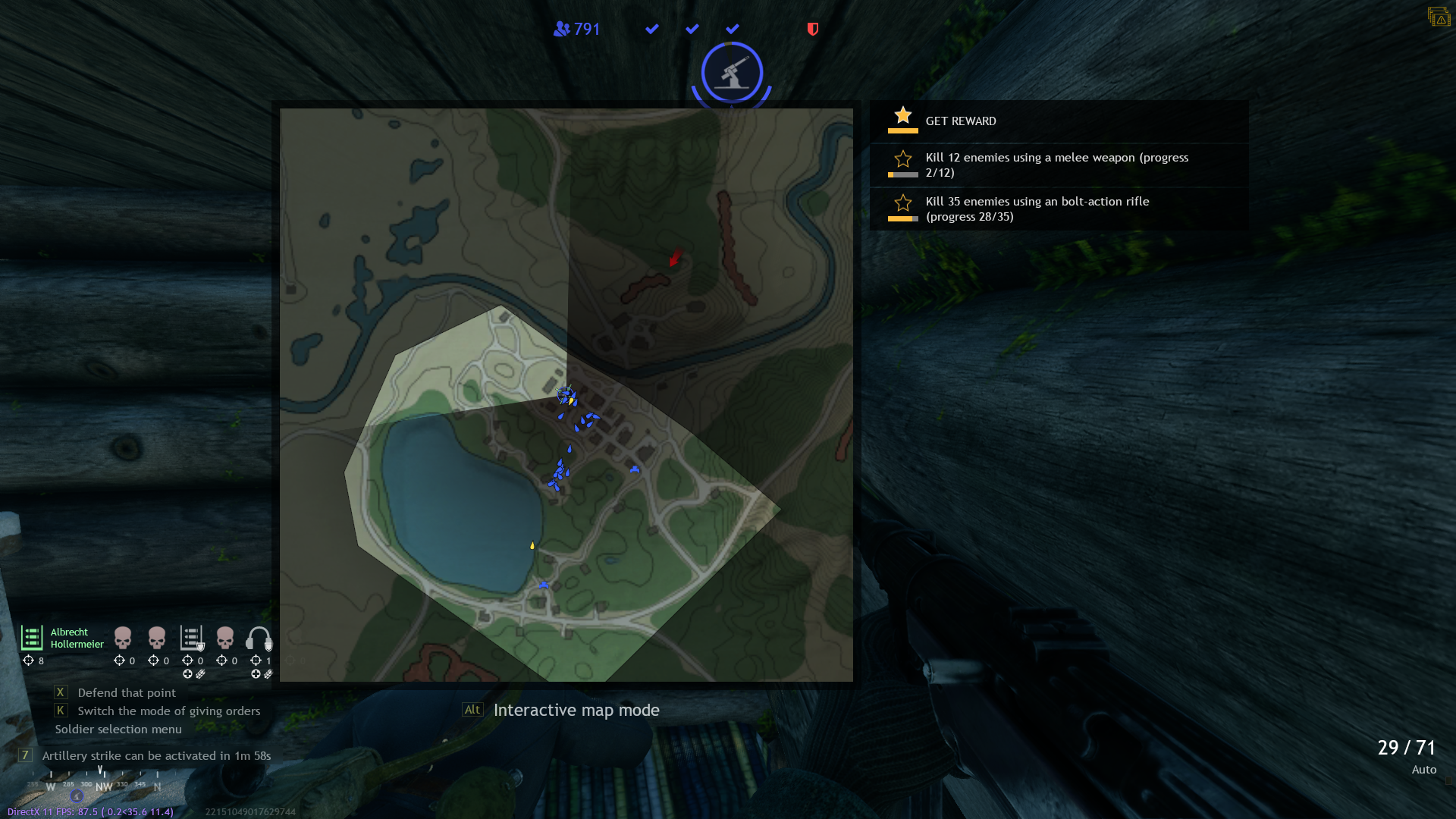Select the artillery capture point icon
Screen dimensions: 1456x819
[x=732, y=73]
